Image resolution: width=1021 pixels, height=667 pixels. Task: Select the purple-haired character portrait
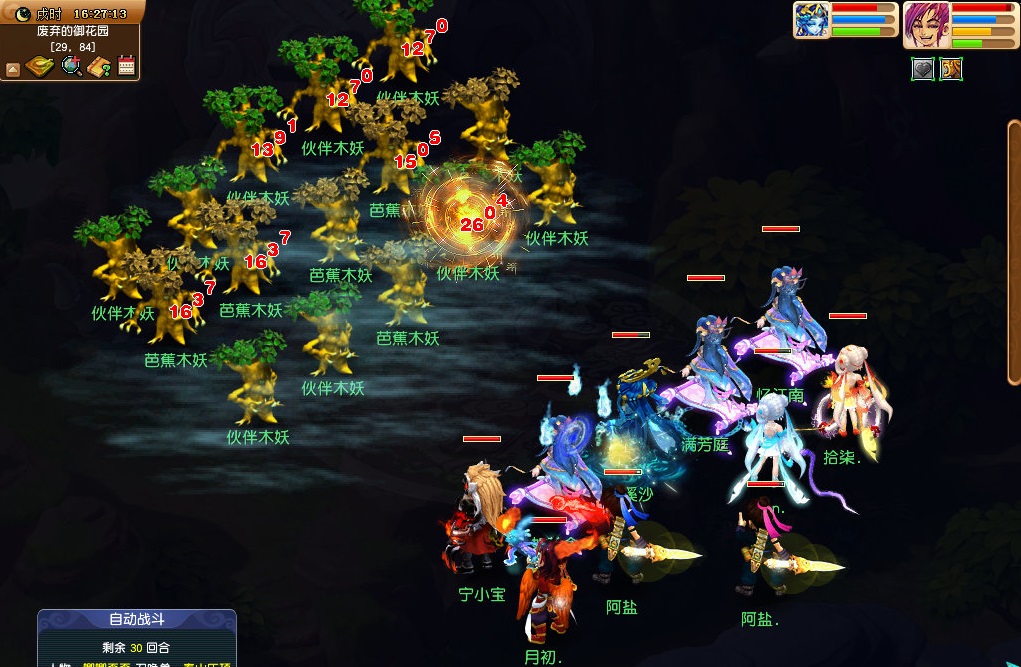click(925, 24)
